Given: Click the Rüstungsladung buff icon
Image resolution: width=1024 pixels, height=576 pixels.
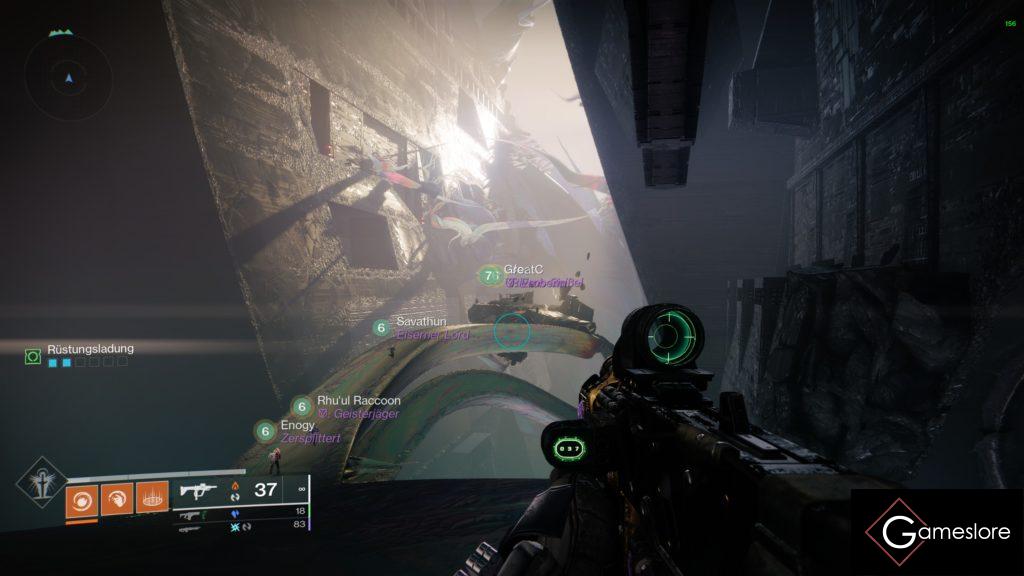Looking at the screenshot, I should tap(33, 355).
